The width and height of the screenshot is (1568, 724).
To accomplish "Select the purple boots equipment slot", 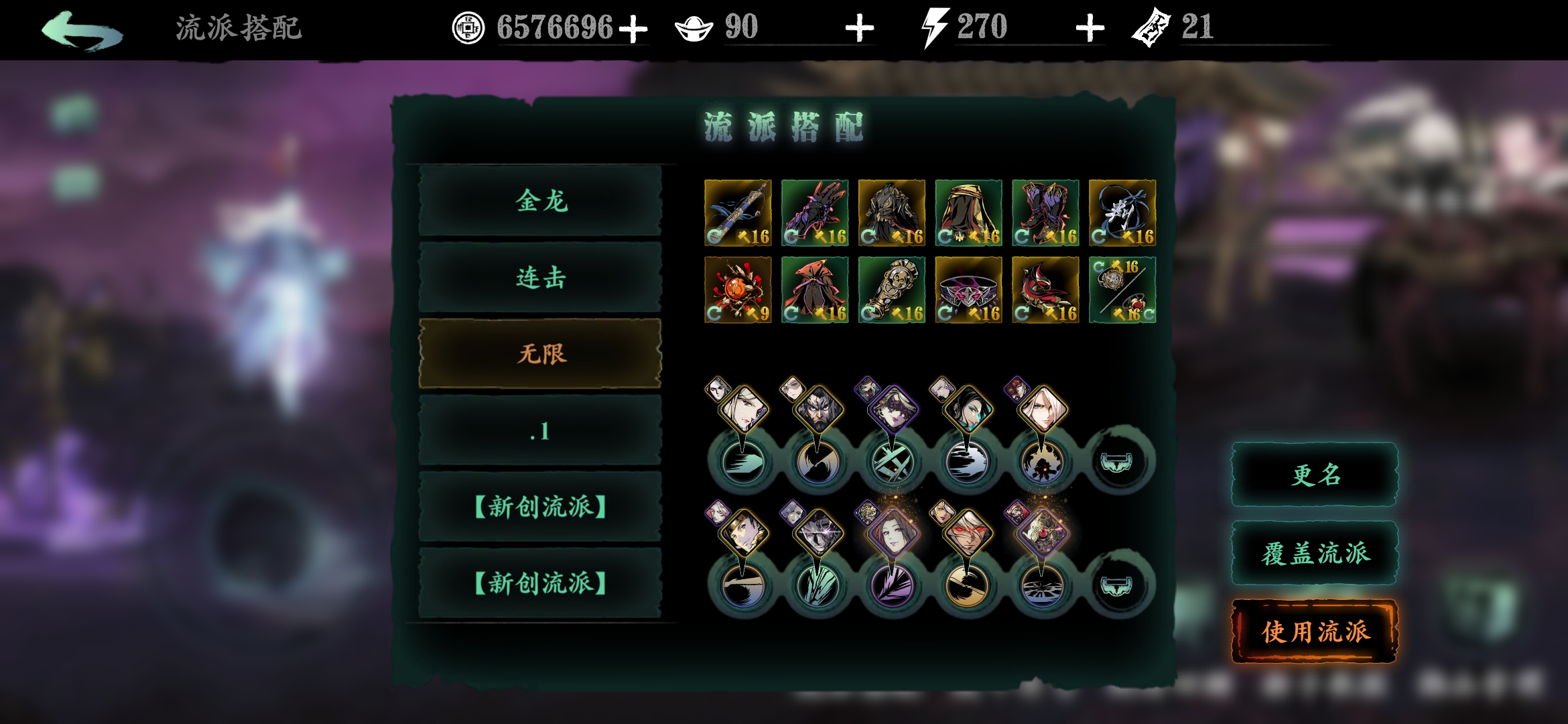I will point(1045,213).
